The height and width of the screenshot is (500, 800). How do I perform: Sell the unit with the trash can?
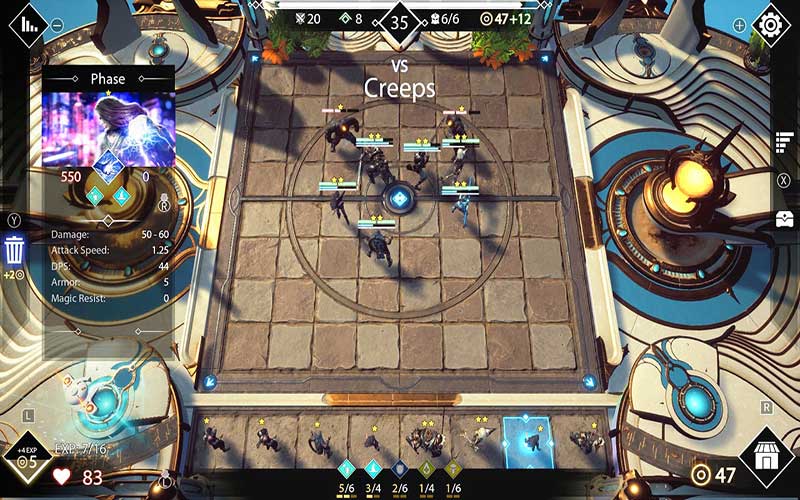[x=15, y=249]
